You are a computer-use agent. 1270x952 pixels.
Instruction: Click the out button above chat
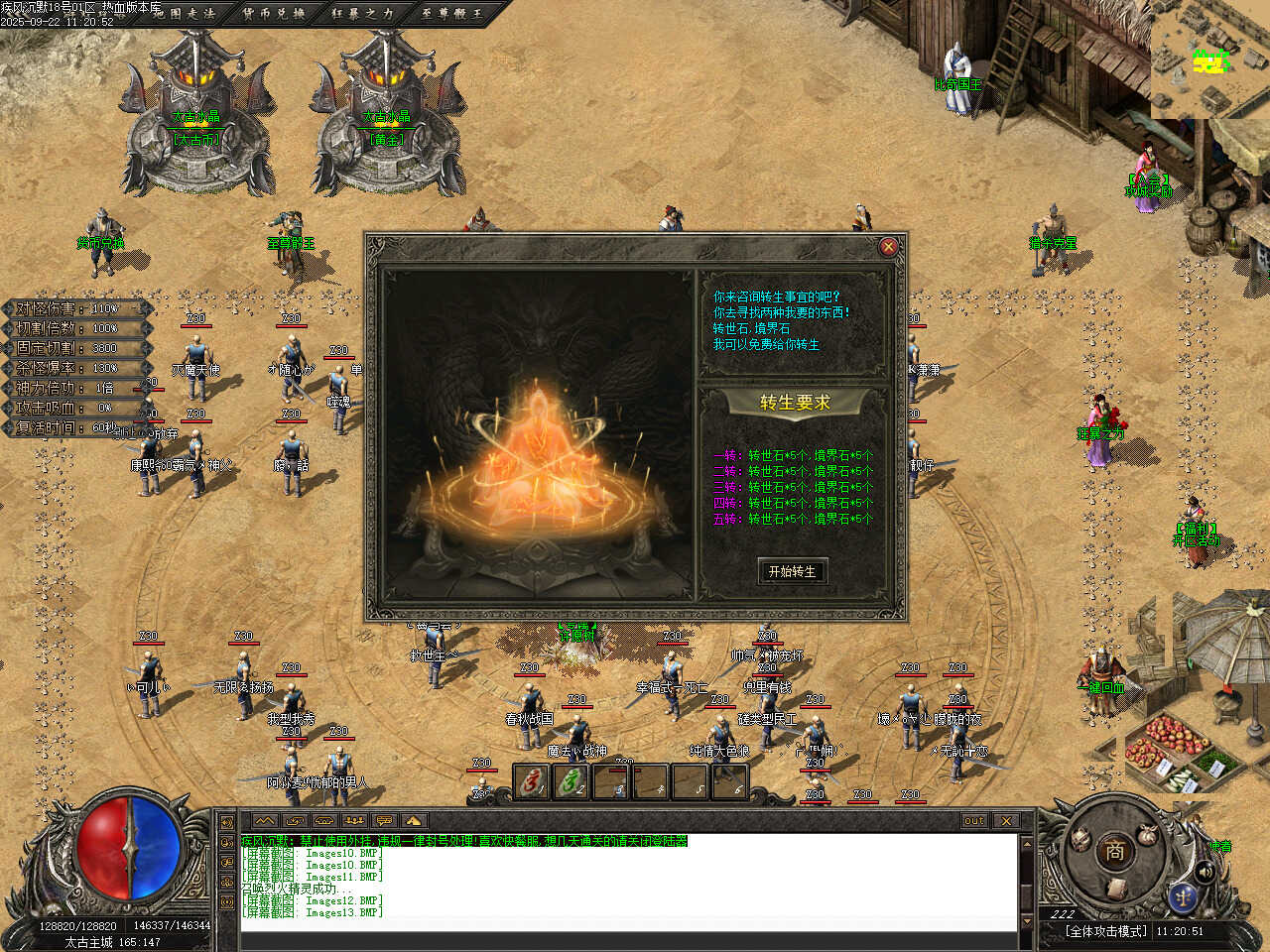pyautogui.click(x=974, y=820)
